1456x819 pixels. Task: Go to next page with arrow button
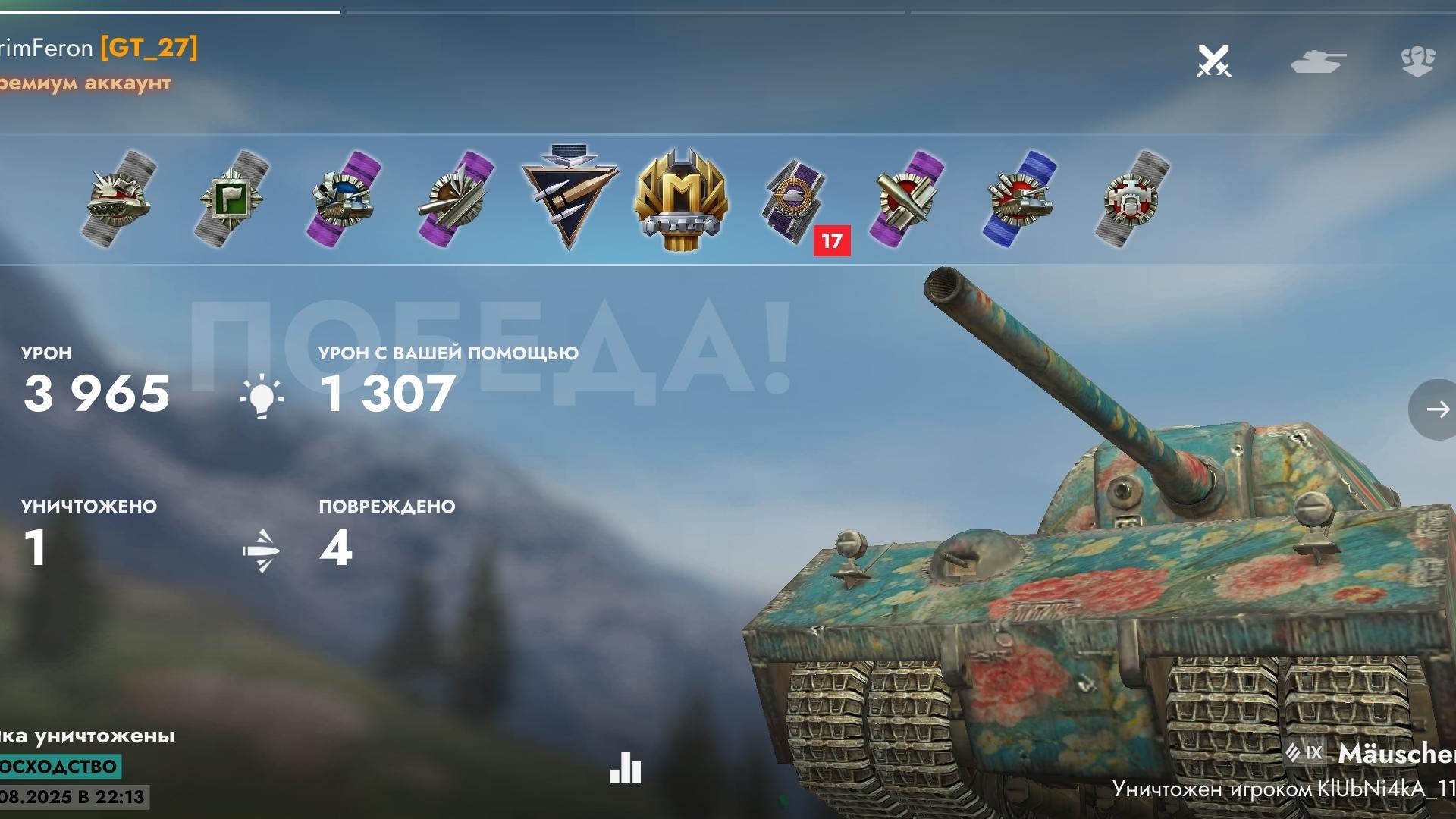tap(1436, 409)
